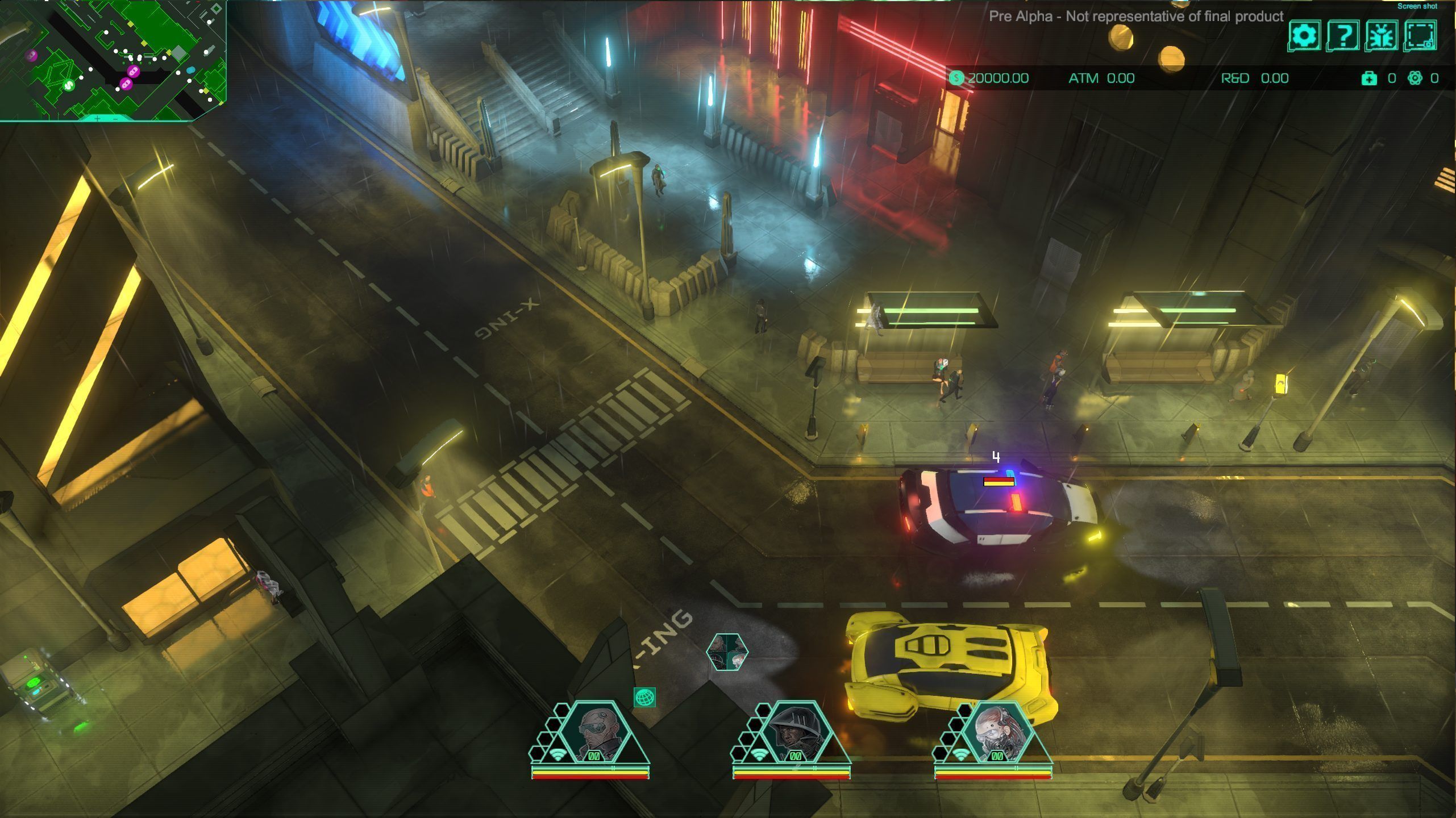This screenshot has width=1456, height=818.
Task: Click the medkit counter icon
Action: 1369,78
